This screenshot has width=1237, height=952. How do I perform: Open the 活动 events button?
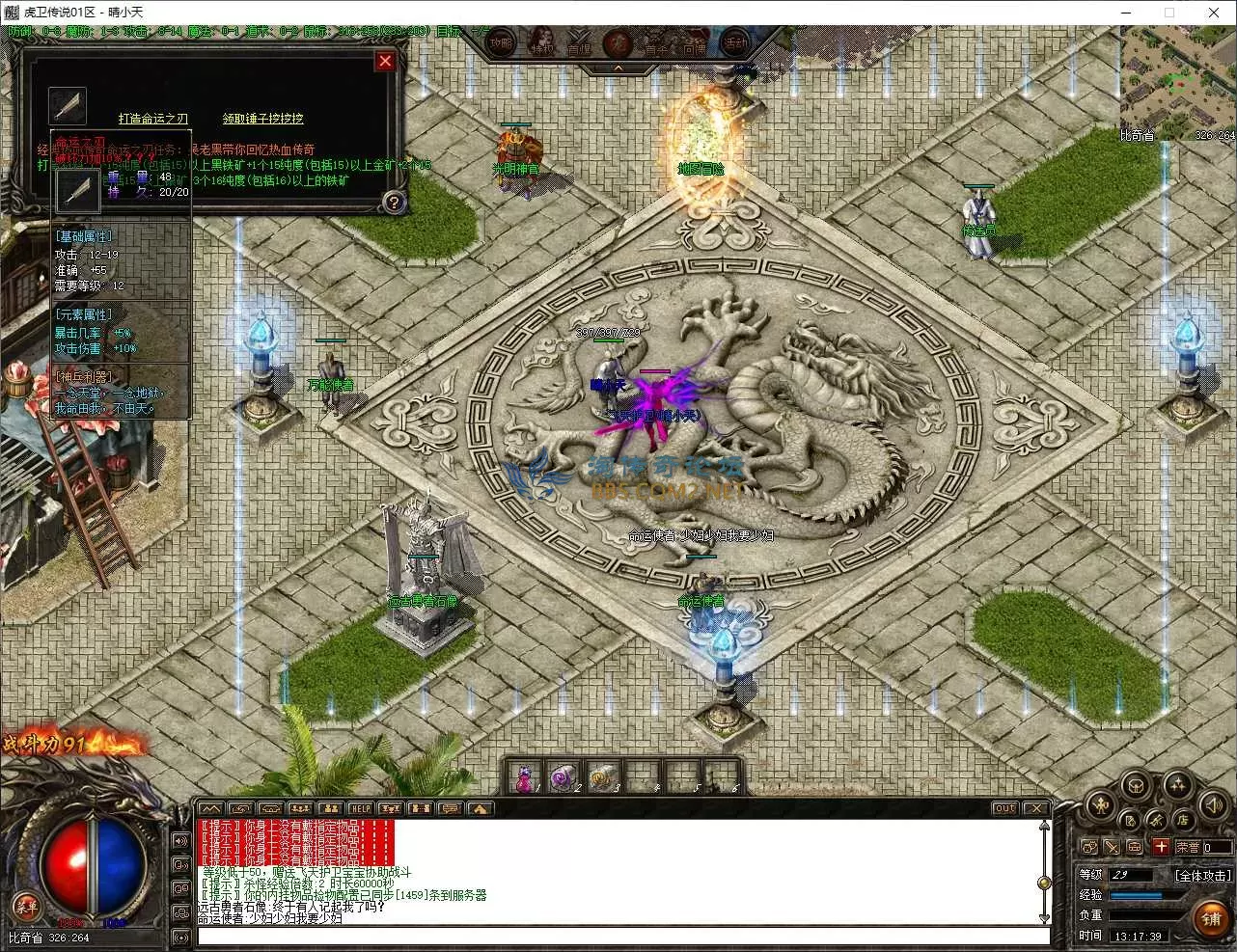(735, 43)
